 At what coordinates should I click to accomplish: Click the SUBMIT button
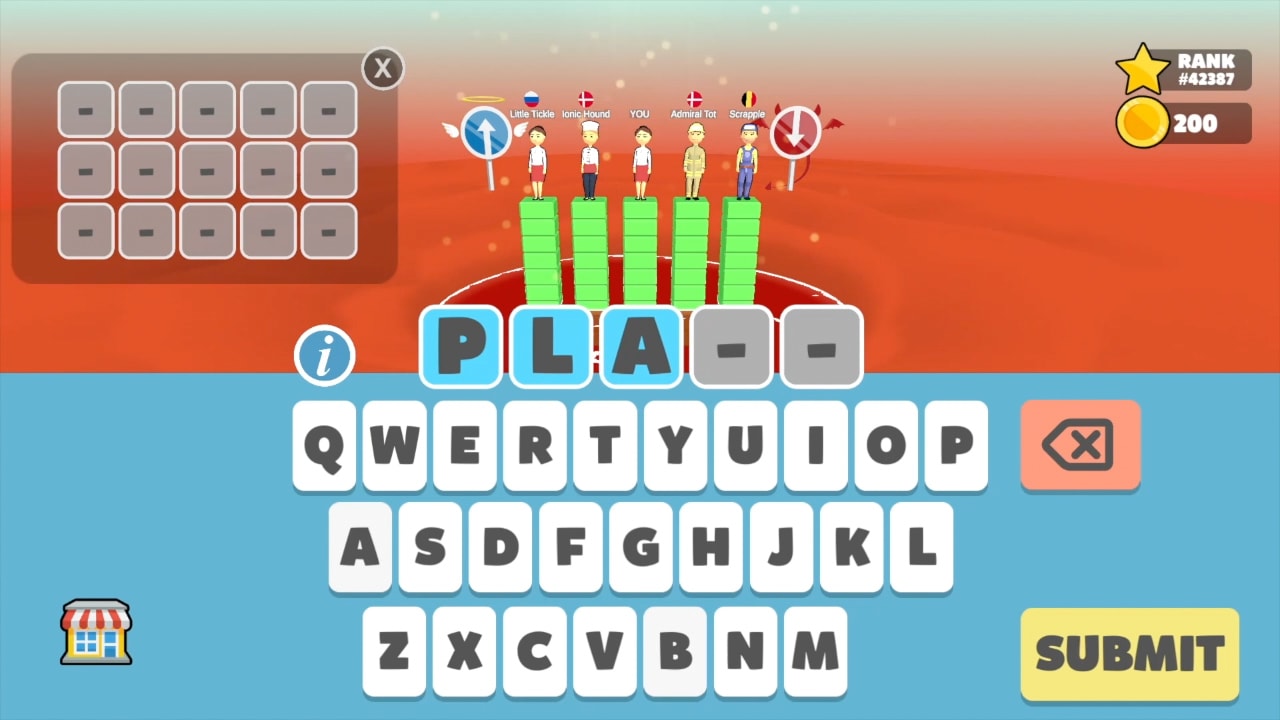(x=1129, y=652)
